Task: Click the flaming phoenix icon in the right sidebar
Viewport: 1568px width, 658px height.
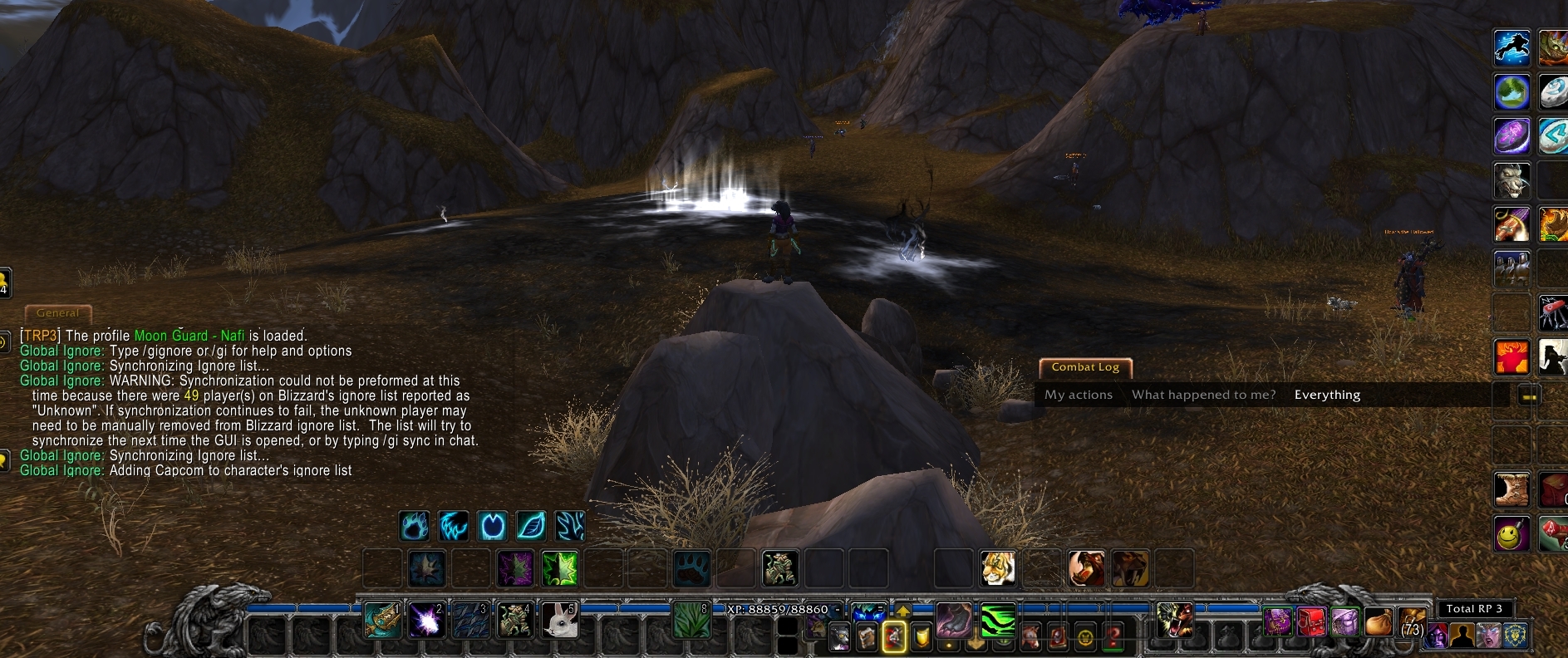Action: pyautogui.click(x=1512, y=357)
